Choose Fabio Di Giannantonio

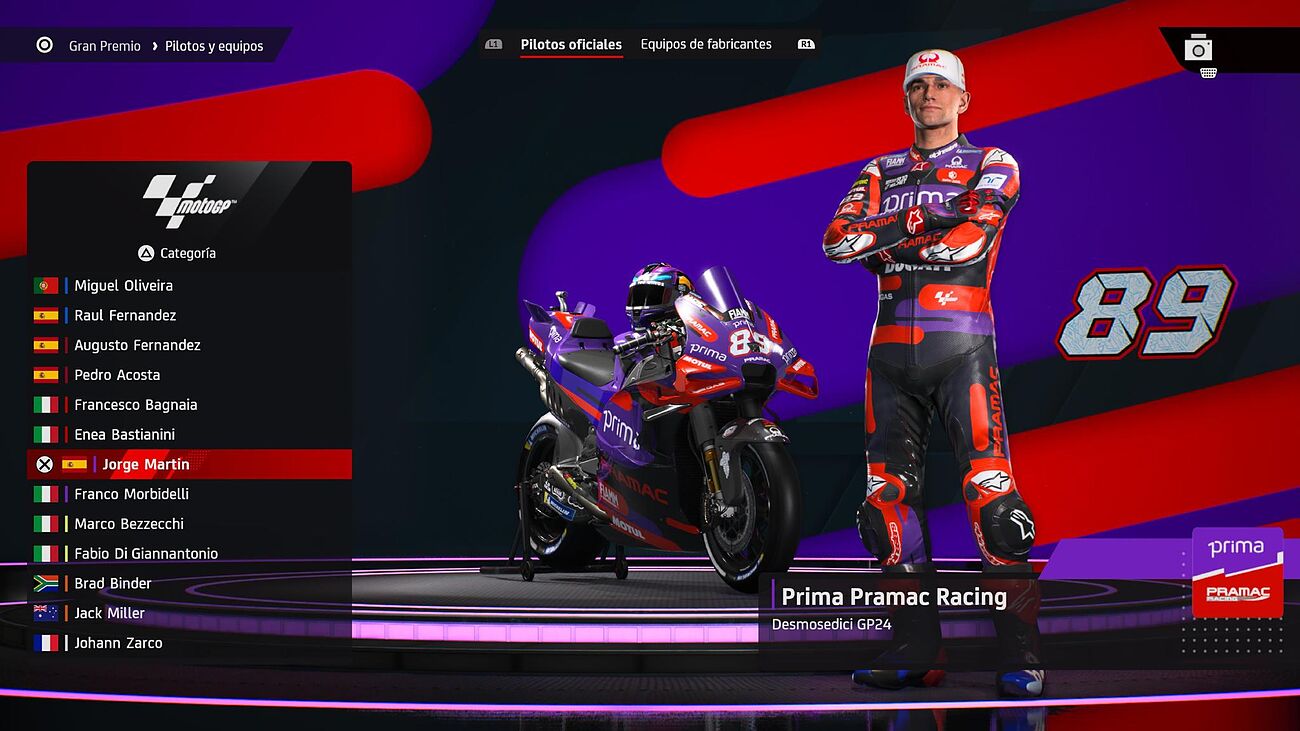click(x=146, y=554)
